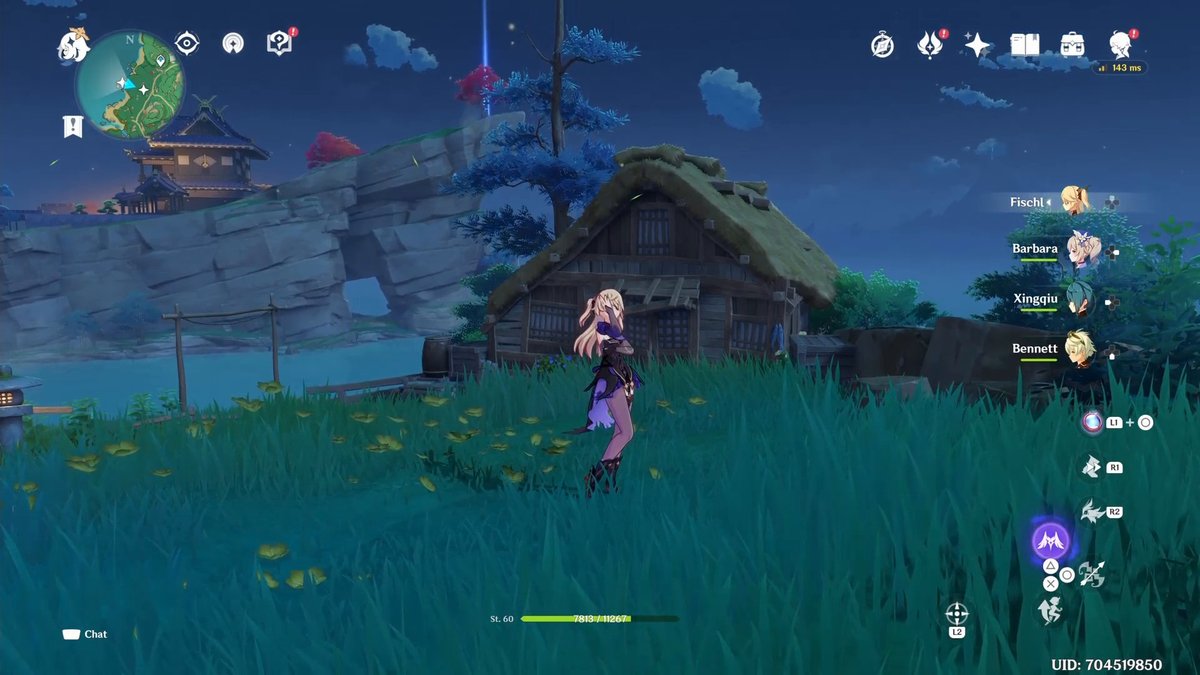Open the Tutorials book icon with question mark
1200x675 pixels.
279,43
